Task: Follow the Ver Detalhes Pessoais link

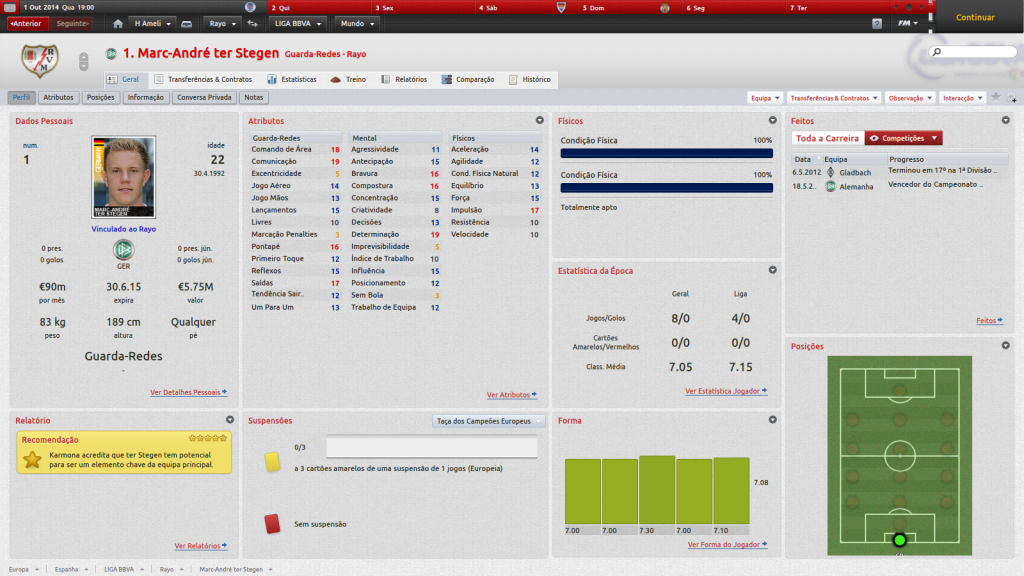Action: pos(188,393)
